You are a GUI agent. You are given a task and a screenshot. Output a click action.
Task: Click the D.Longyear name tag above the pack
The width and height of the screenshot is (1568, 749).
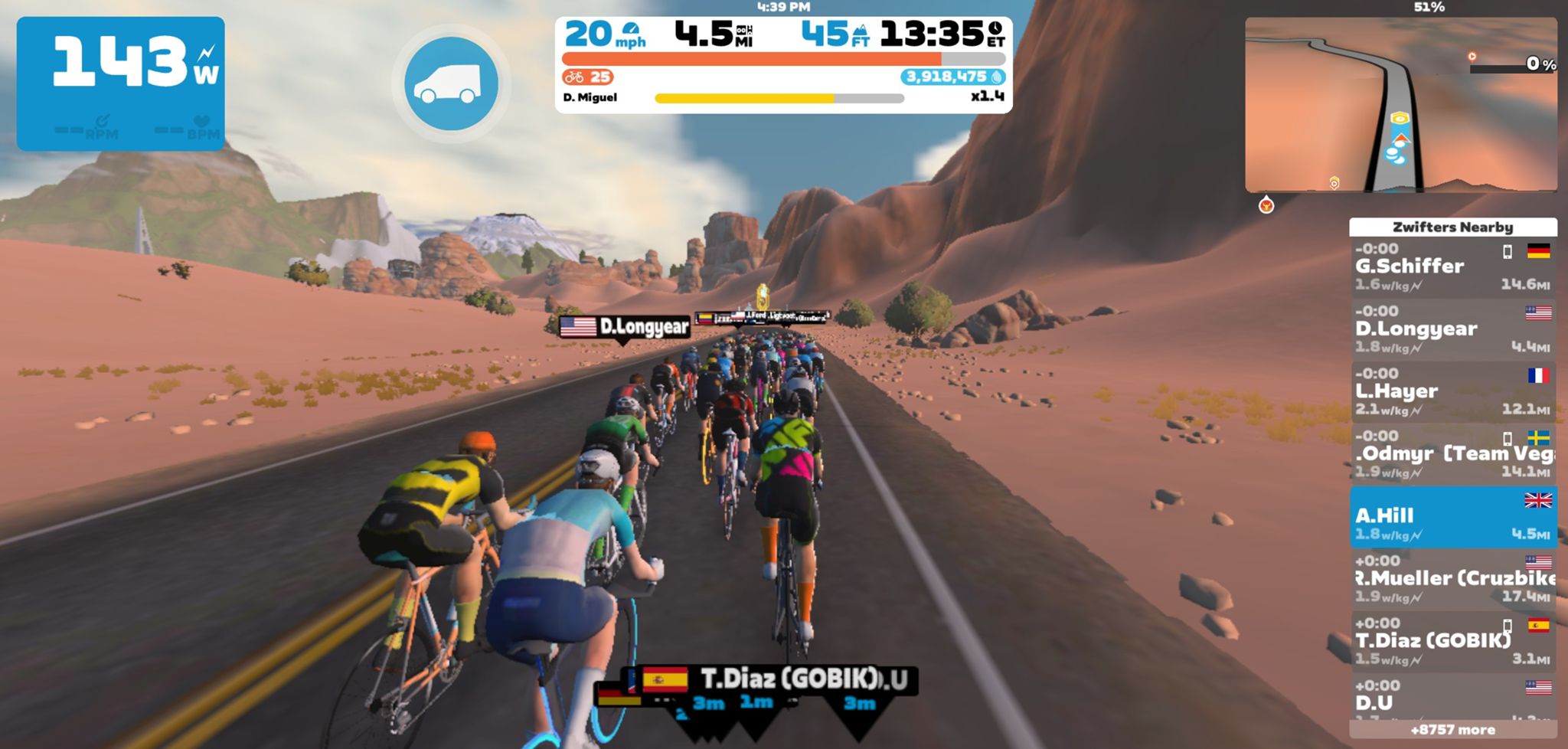[x=625, y=327]
